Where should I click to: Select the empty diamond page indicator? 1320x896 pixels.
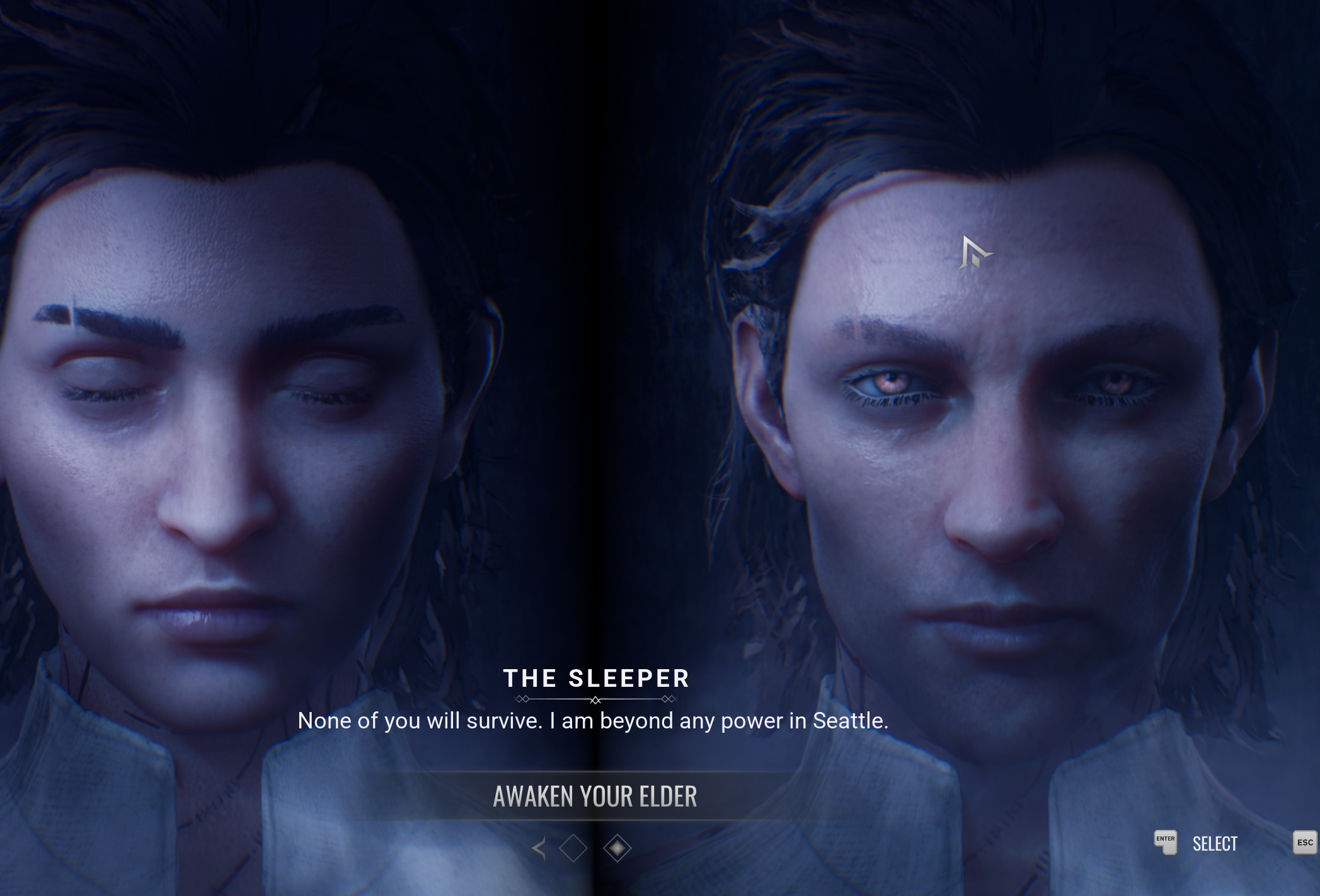573,848
